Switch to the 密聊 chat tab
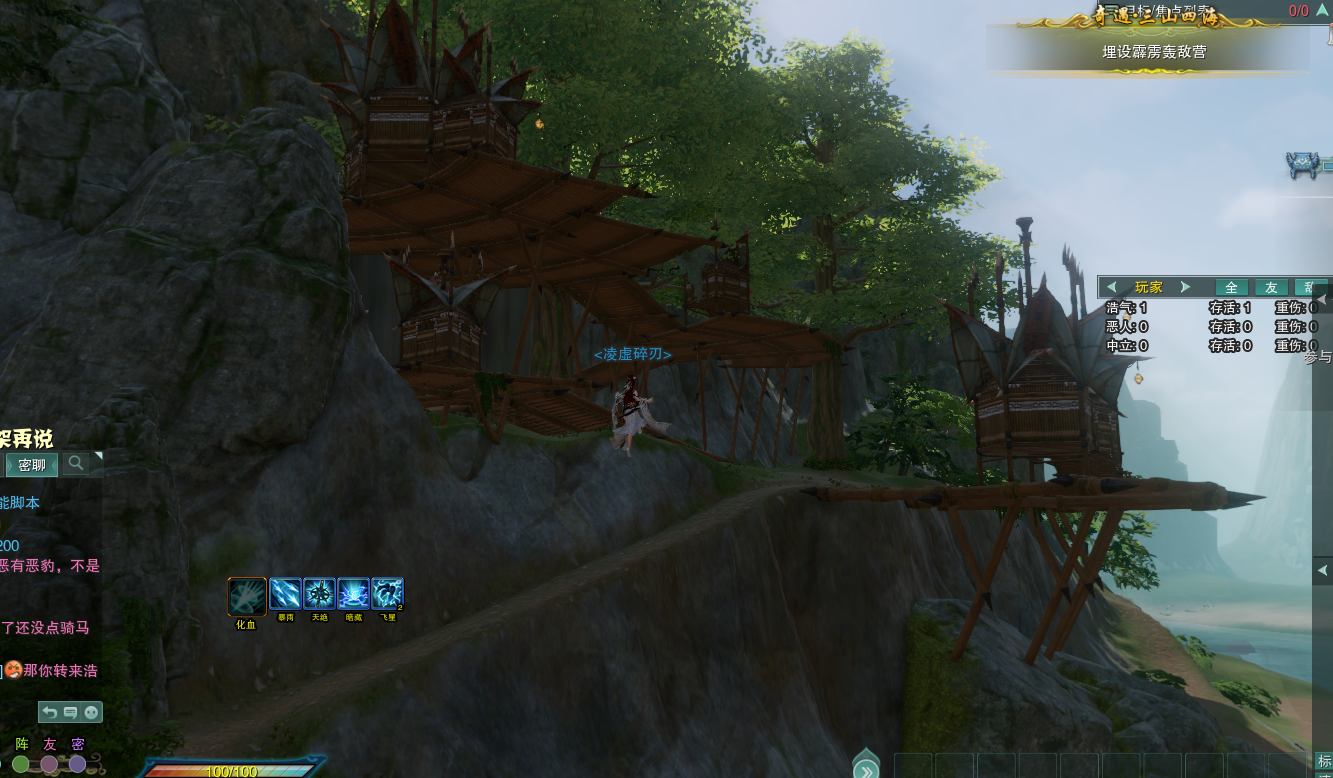The width and height of the screenshot is (1333, 778). pyautogui.click(x=31, y=465)
